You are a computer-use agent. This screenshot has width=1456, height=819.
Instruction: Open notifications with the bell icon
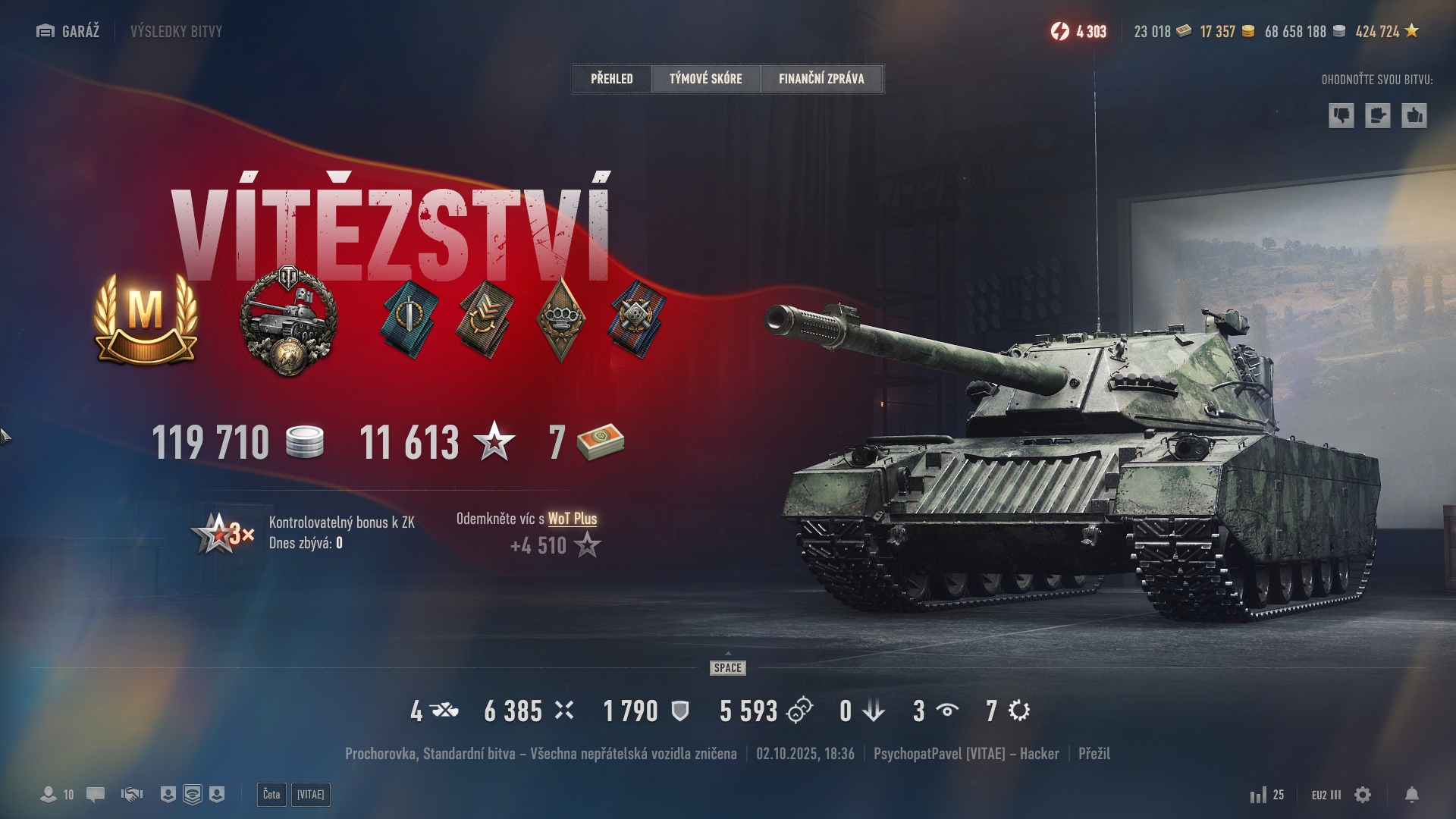click(x=1411, y=794)
